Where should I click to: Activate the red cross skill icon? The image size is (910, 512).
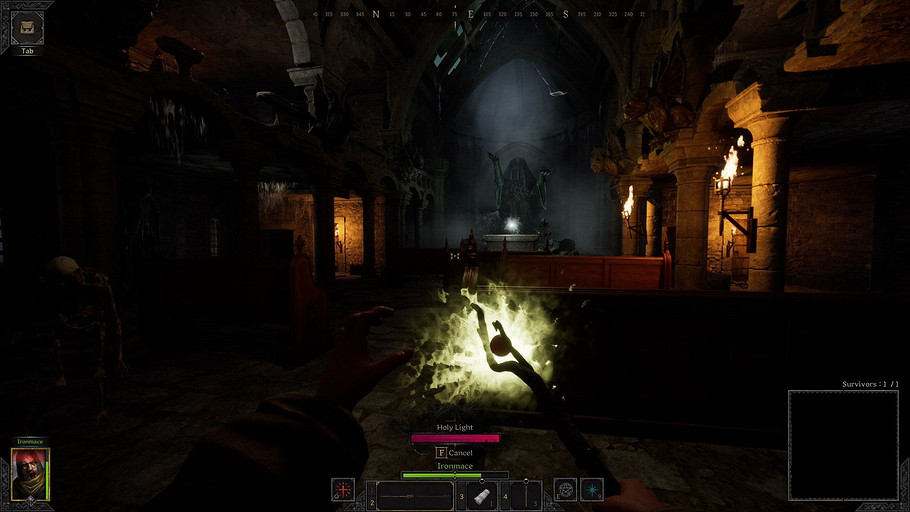pyautogui.click(x=343, y=491)
